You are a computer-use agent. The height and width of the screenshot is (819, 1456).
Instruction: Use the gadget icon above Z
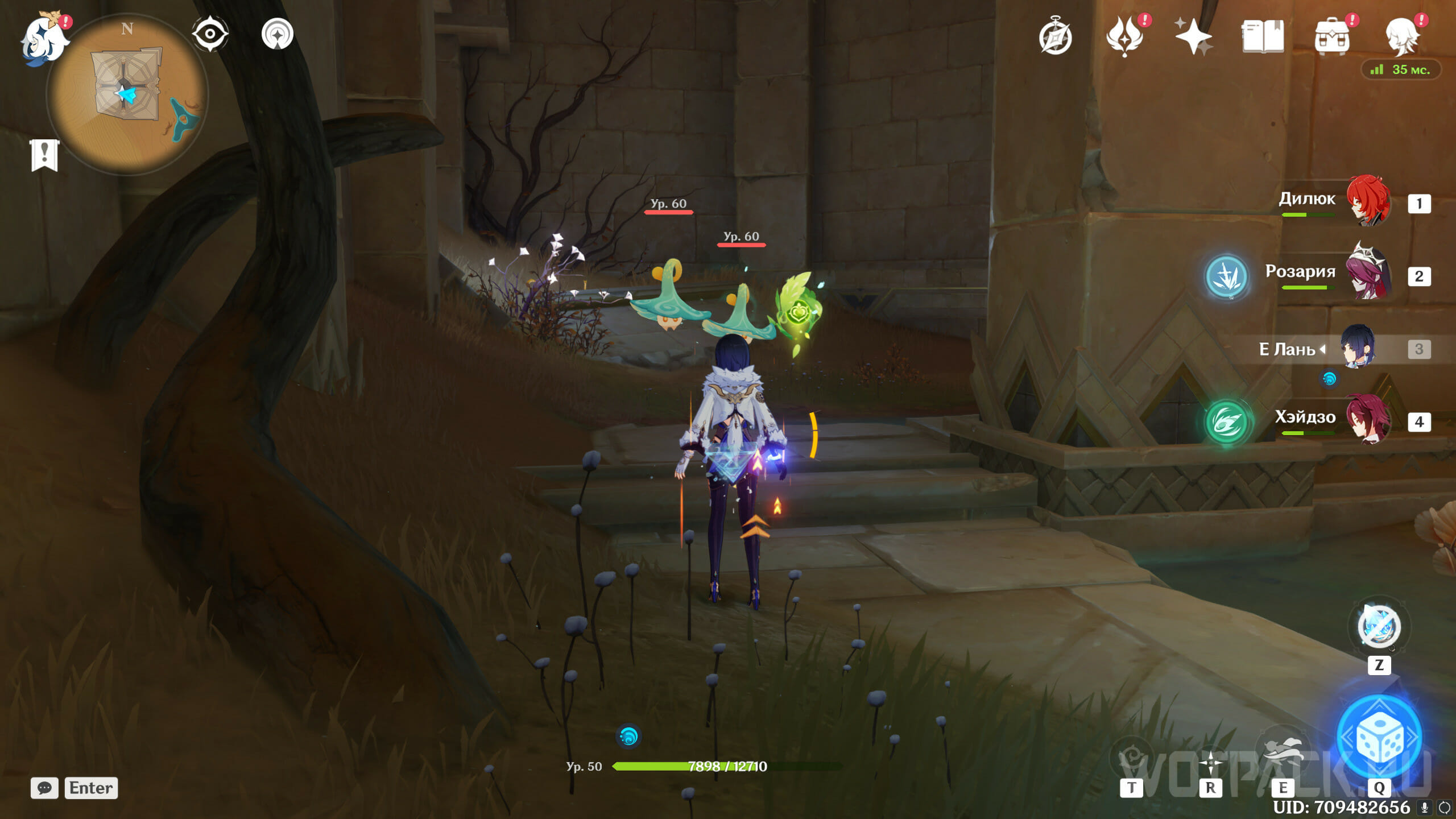click(1379, 627)
